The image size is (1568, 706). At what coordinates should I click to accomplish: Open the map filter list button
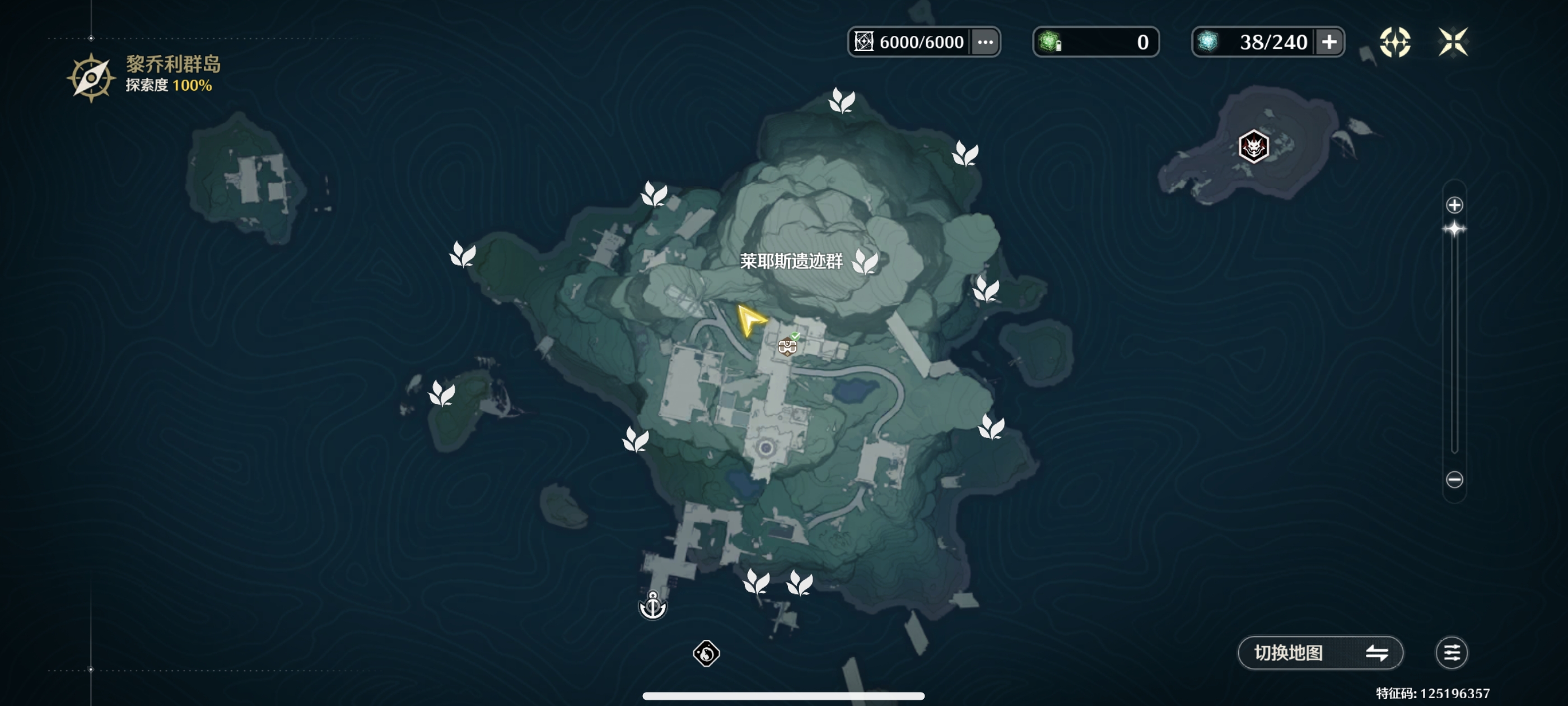(1451, 653)
